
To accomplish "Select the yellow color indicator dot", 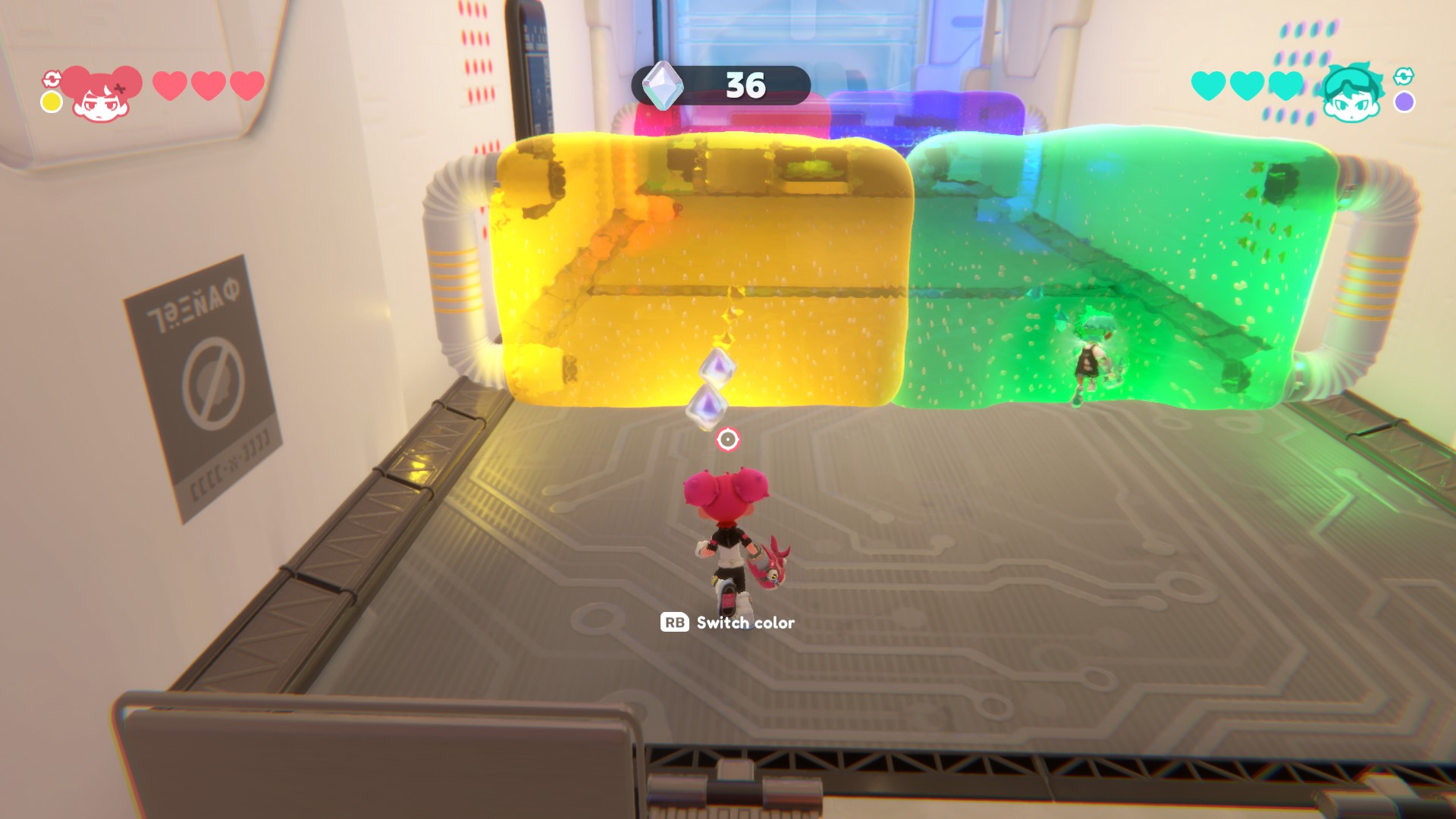I will (52, 102).
